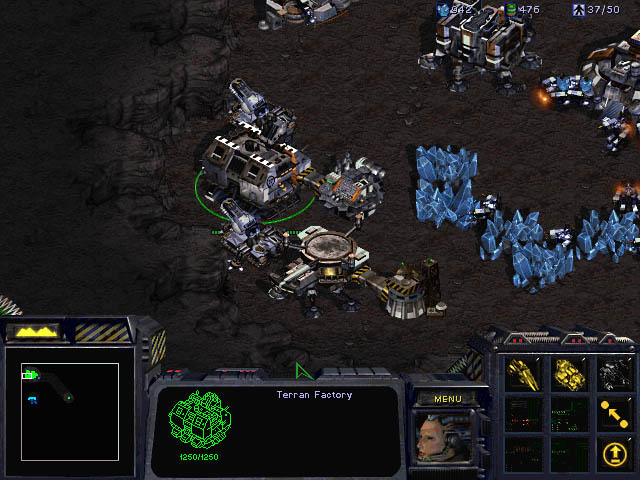Open the game MENU

tap(447, 399)
